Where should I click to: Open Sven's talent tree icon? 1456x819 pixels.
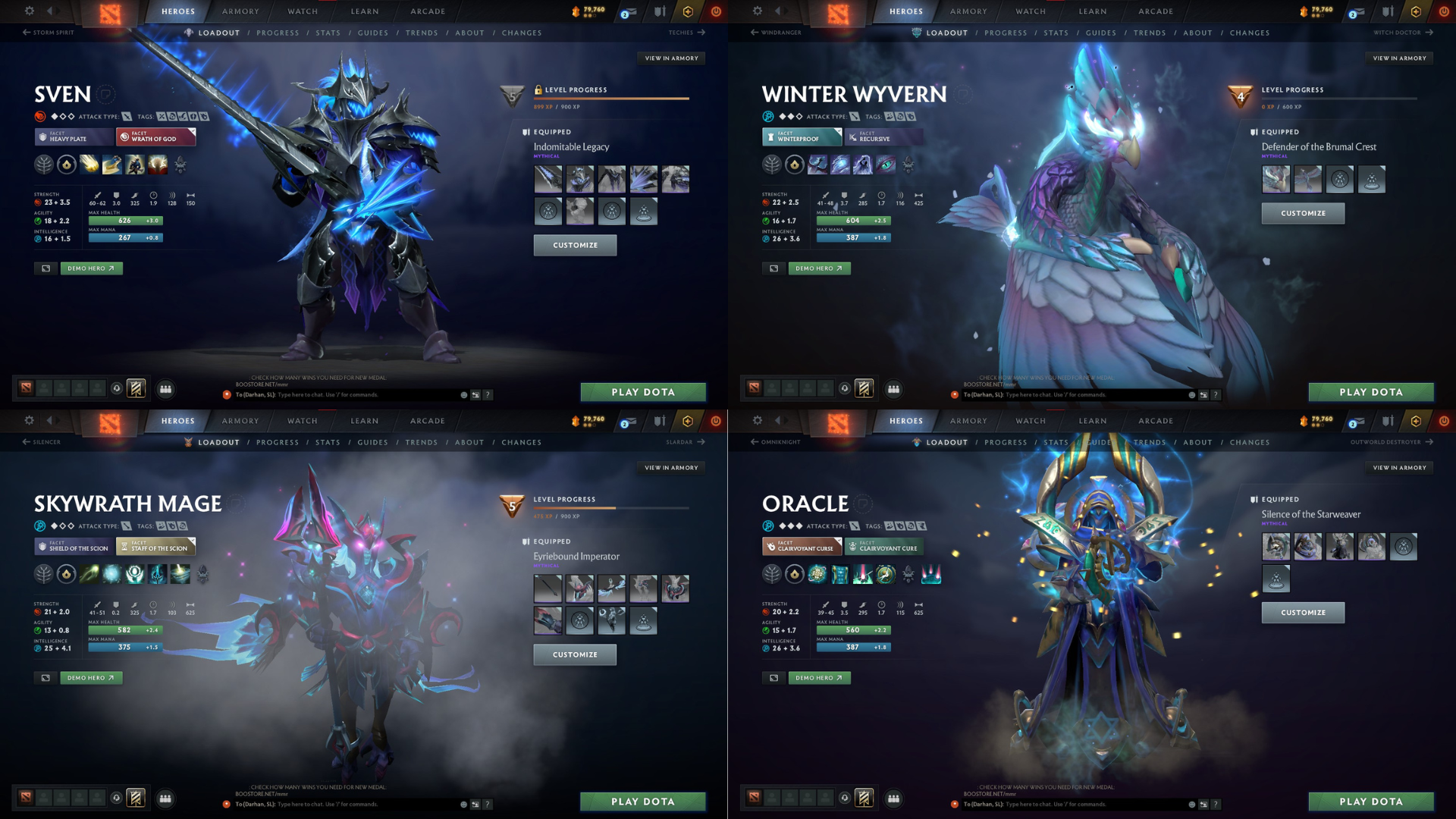coord(44,165)
